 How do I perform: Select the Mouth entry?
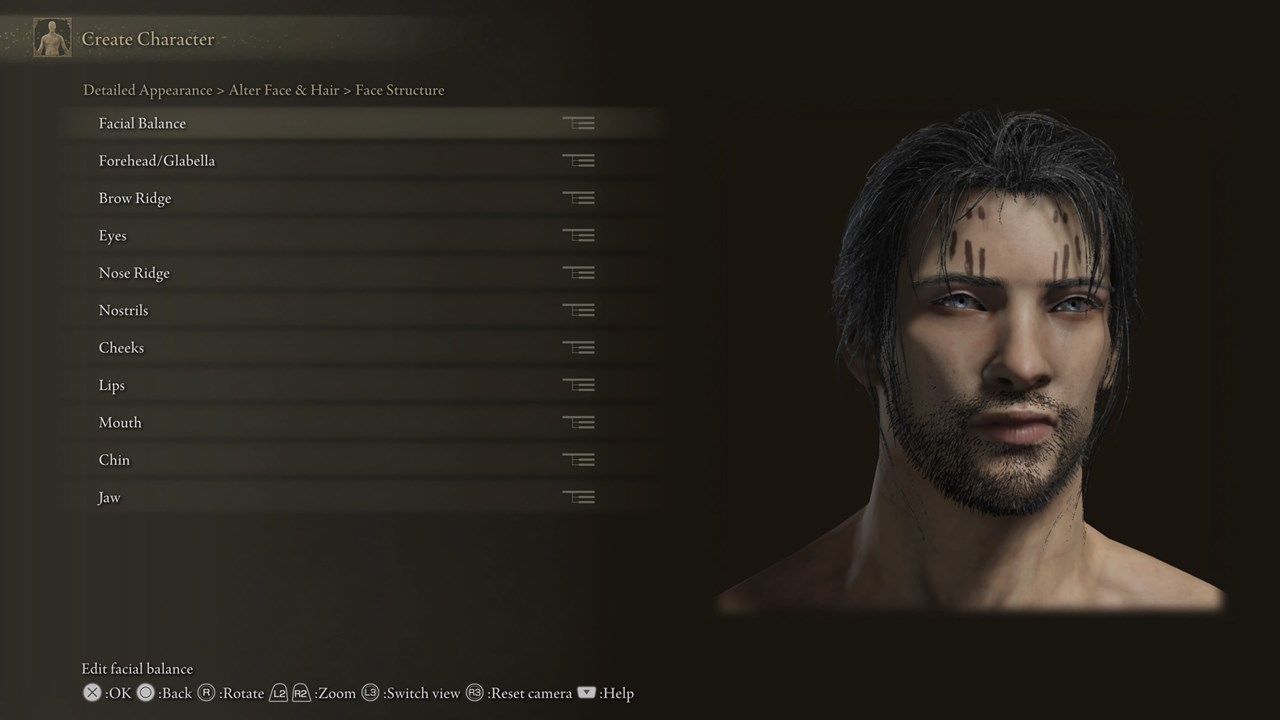point(120,422)
